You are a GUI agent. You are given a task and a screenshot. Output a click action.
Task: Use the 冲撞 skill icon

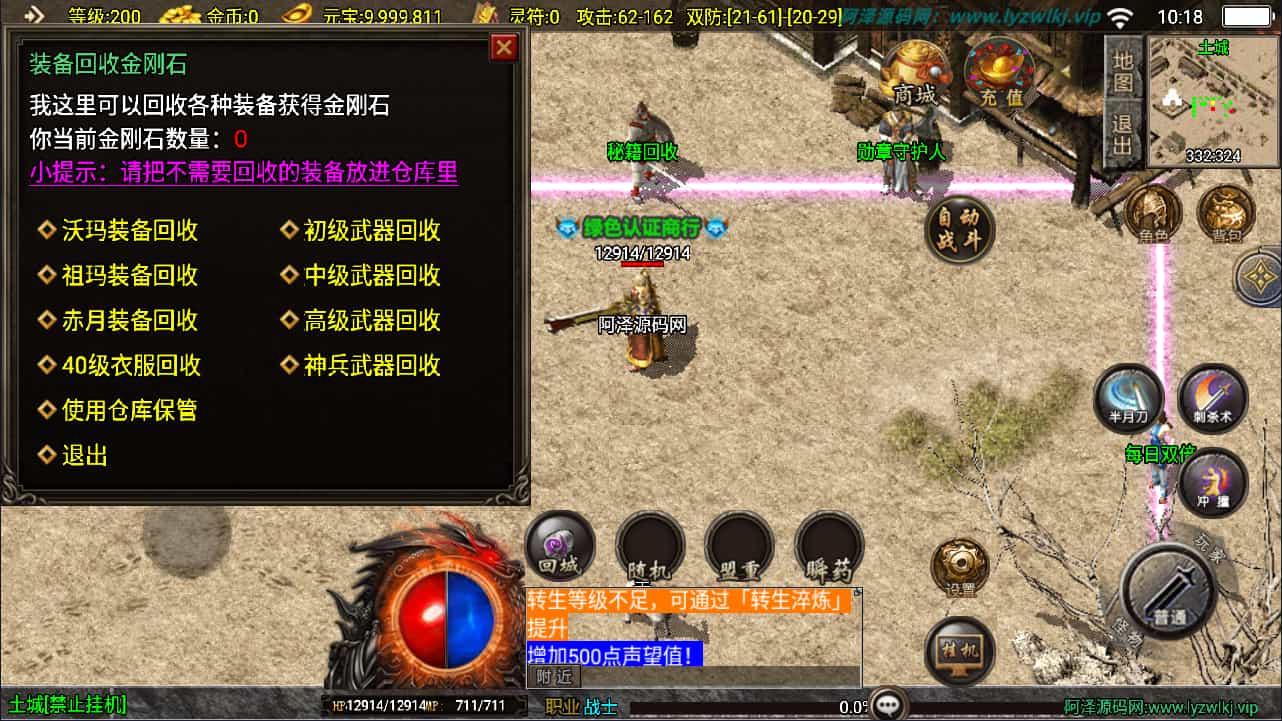coord(1211,484)
